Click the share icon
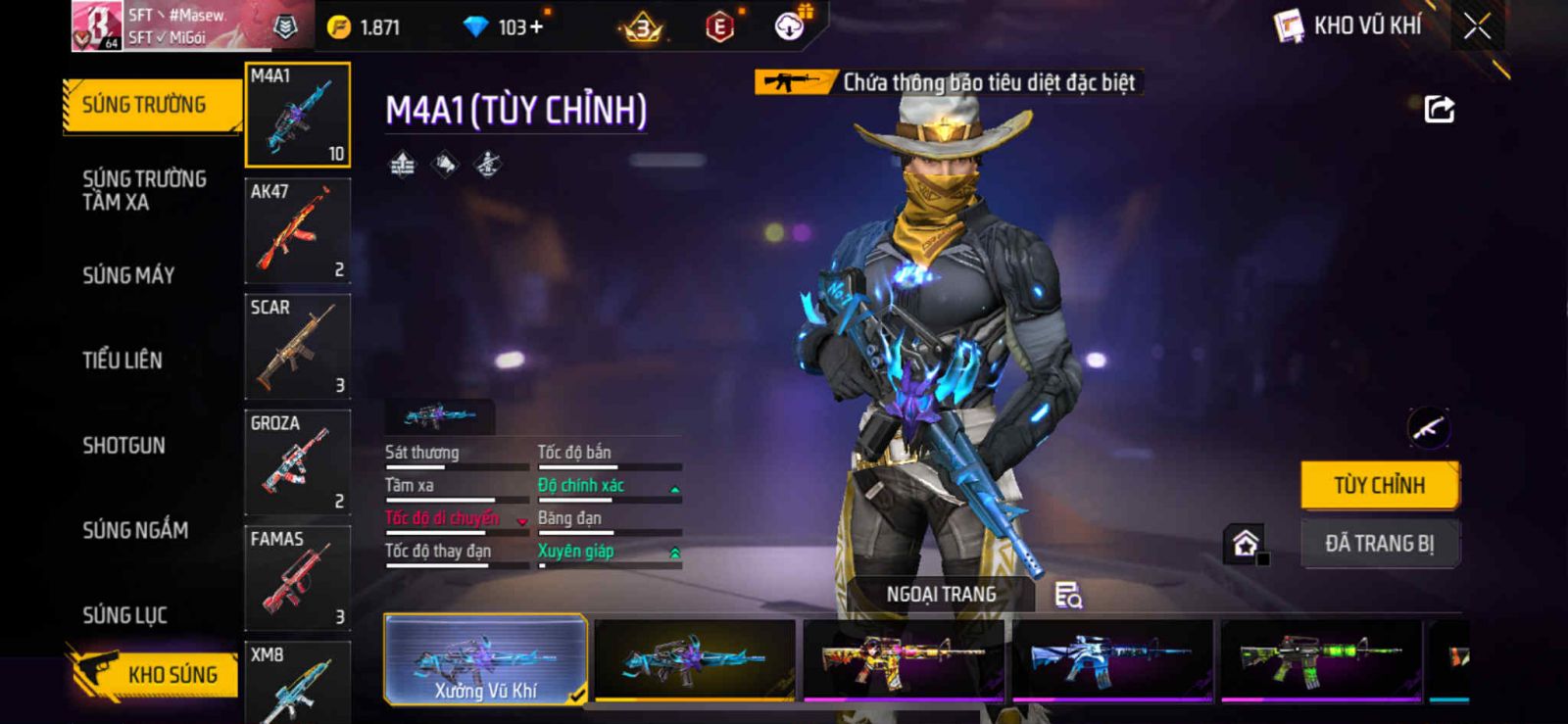This screenshot has width=1568, height=724. (1439, 109)
